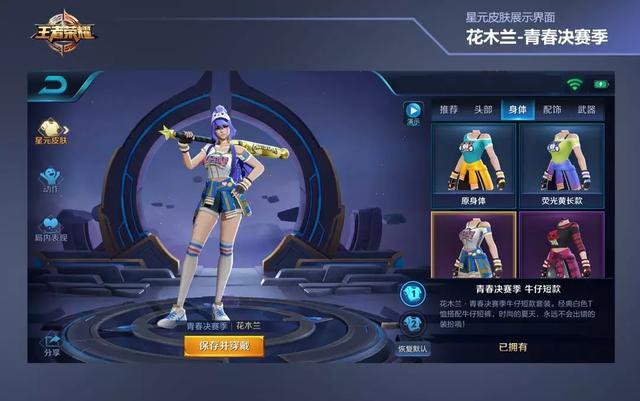
Task: Switch to the 配饰 accessories tab
Action: click(x=552, y=109)
